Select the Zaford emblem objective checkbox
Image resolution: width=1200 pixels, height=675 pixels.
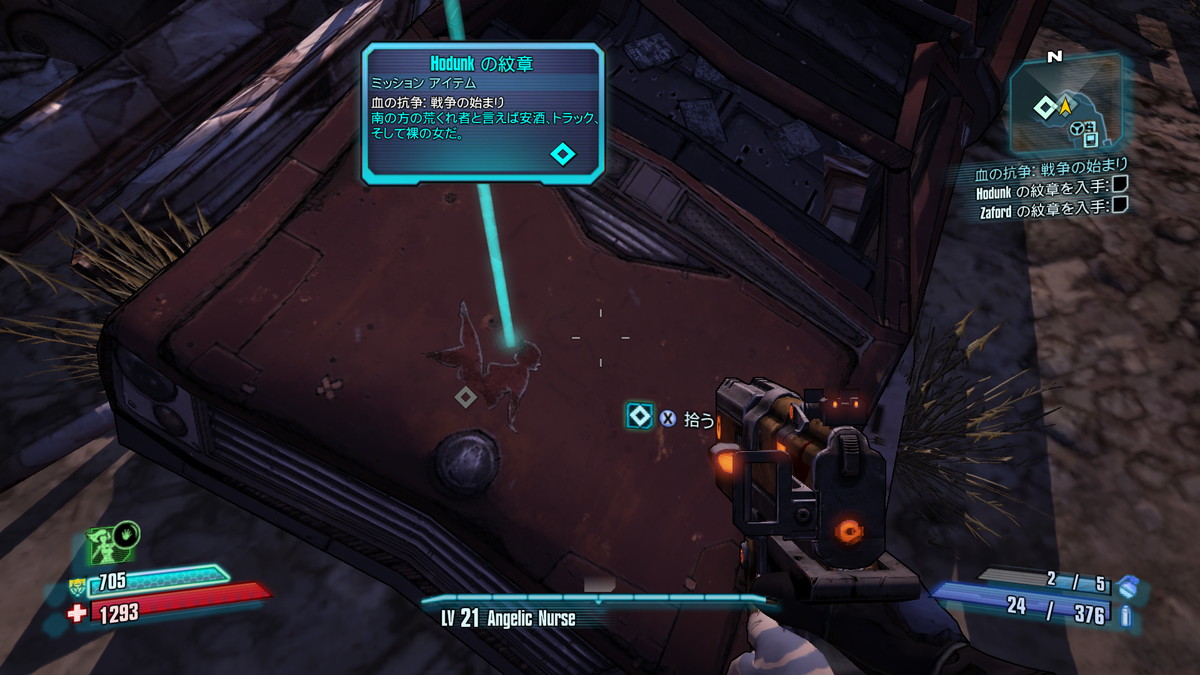pos(1120,205)
